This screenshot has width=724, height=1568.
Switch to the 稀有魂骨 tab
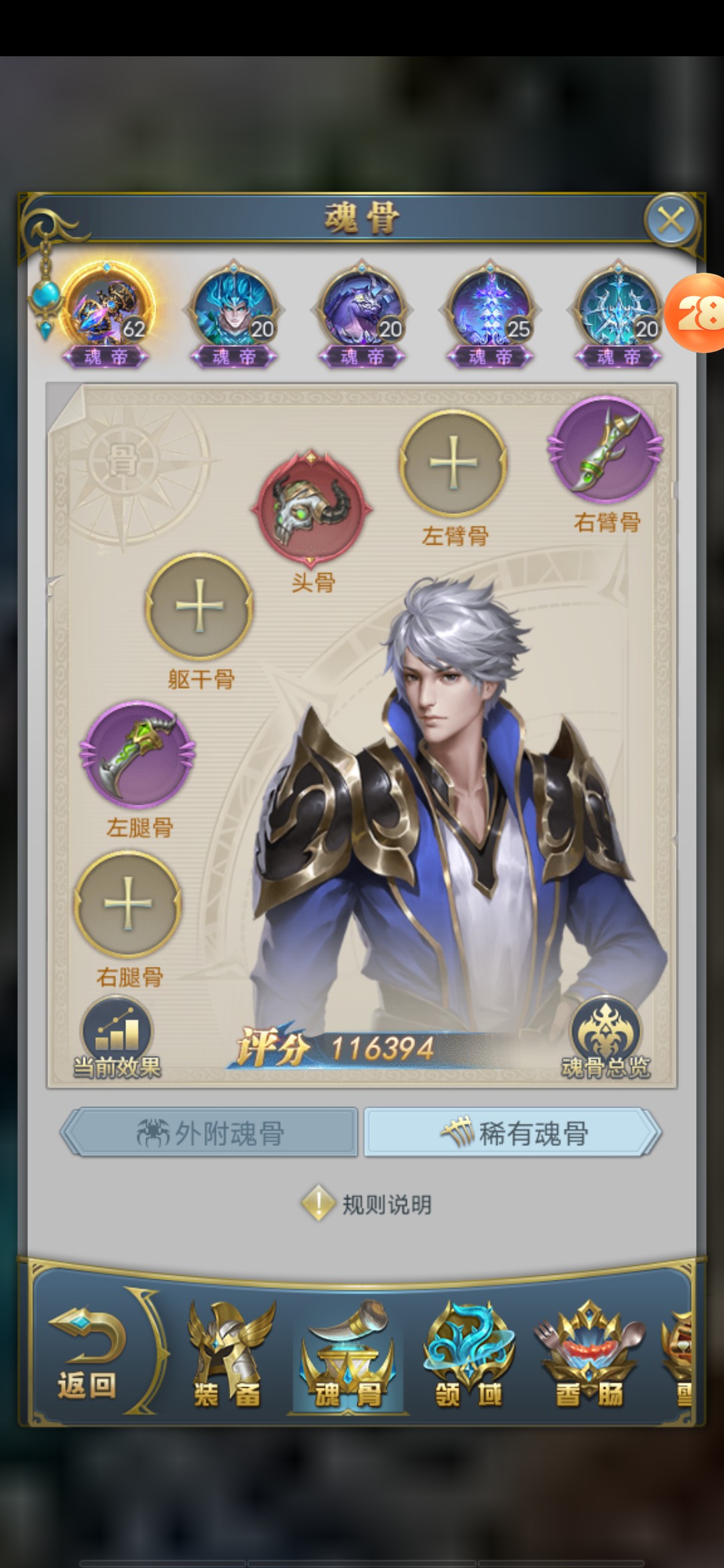(x=513, y=1133)
